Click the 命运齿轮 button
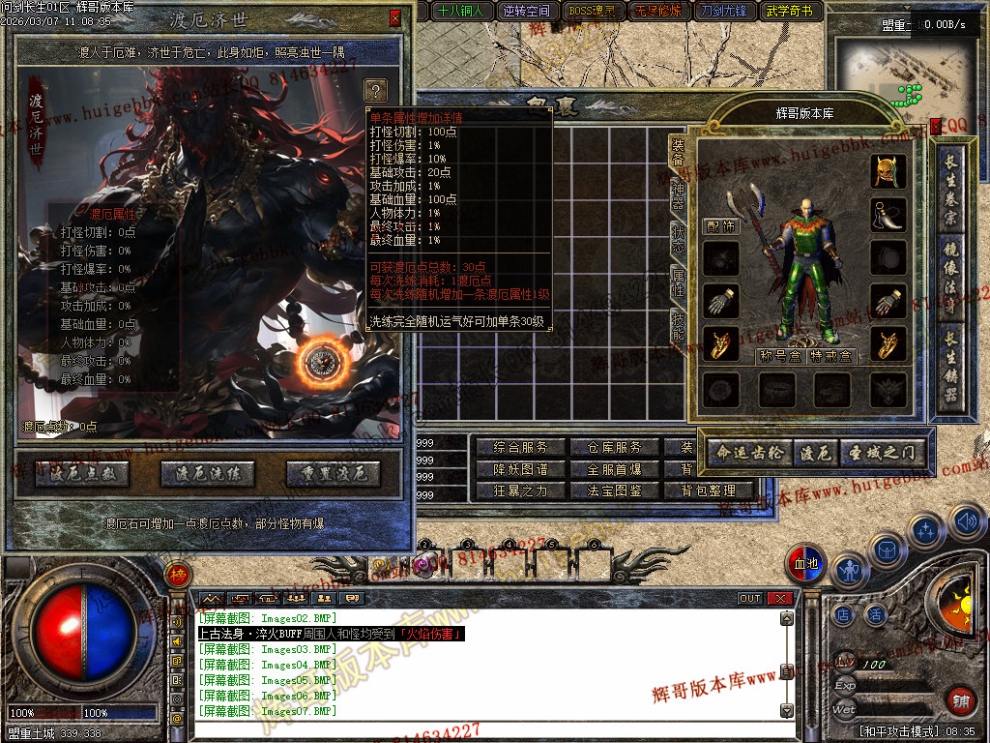The image size is (990, 743). (750, 452)
